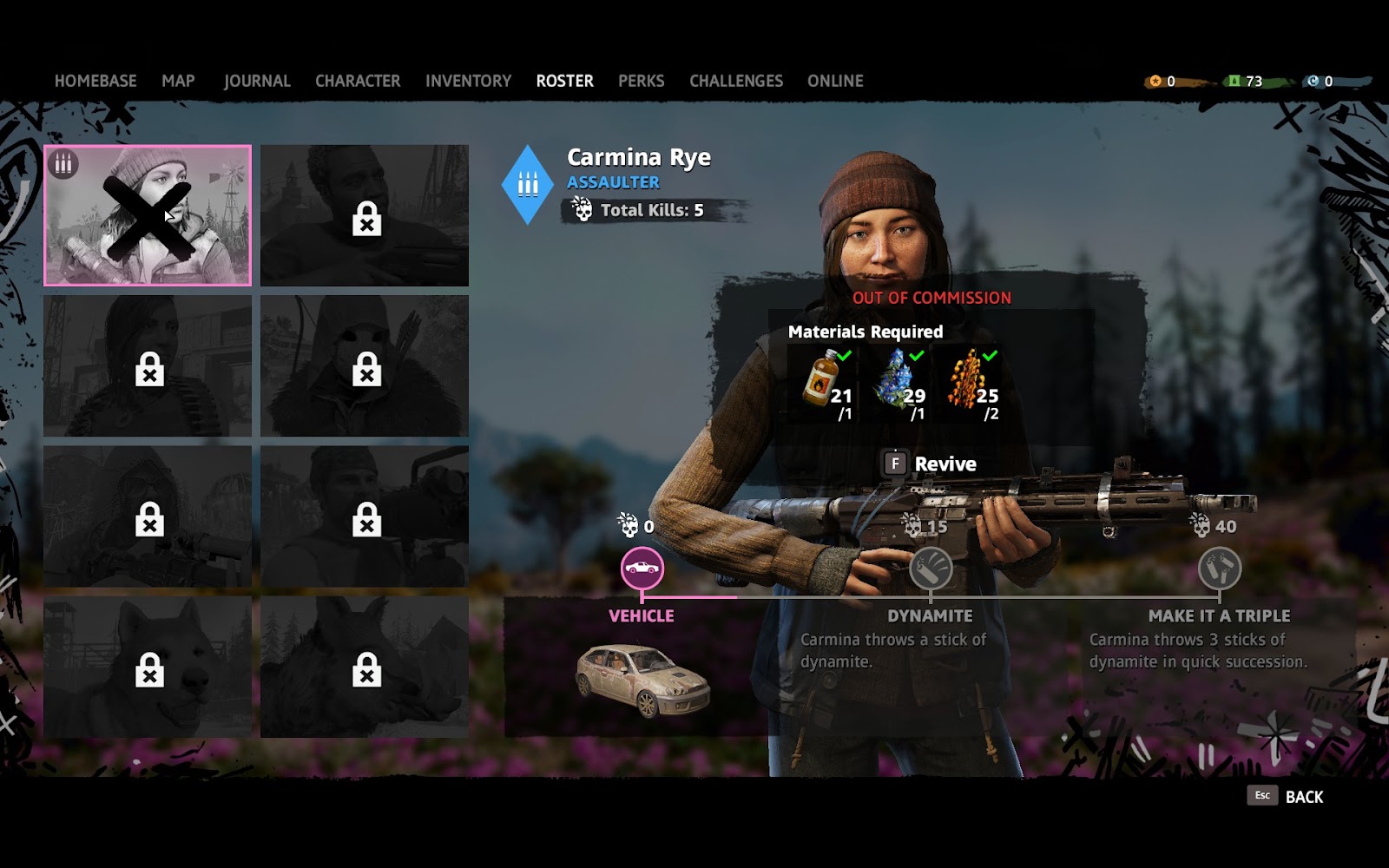Select the Character tab
This screenshot has height=868, width=1389.
[358, 81]
